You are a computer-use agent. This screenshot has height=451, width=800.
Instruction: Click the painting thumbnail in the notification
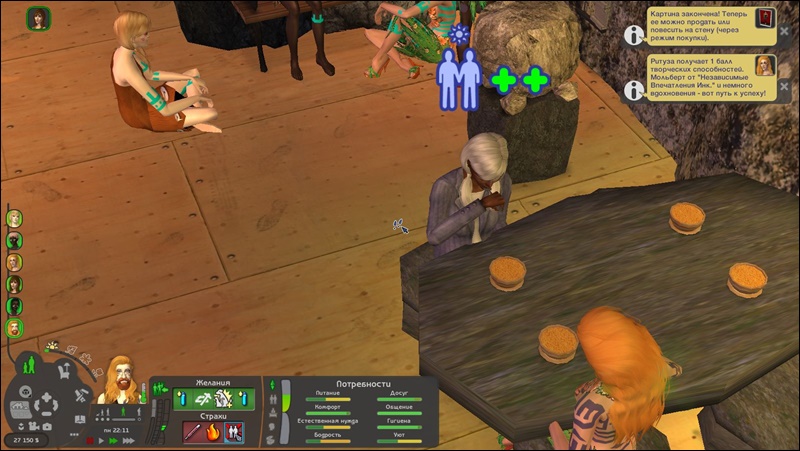765,19
